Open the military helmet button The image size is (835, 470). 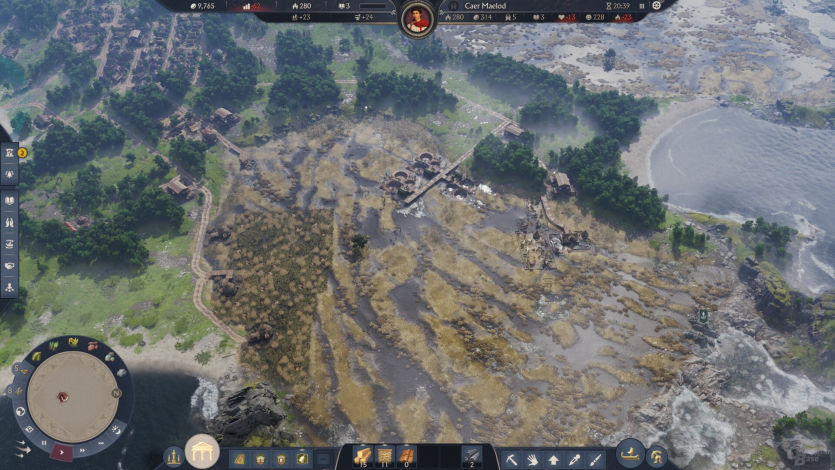[x=658, y=457]
